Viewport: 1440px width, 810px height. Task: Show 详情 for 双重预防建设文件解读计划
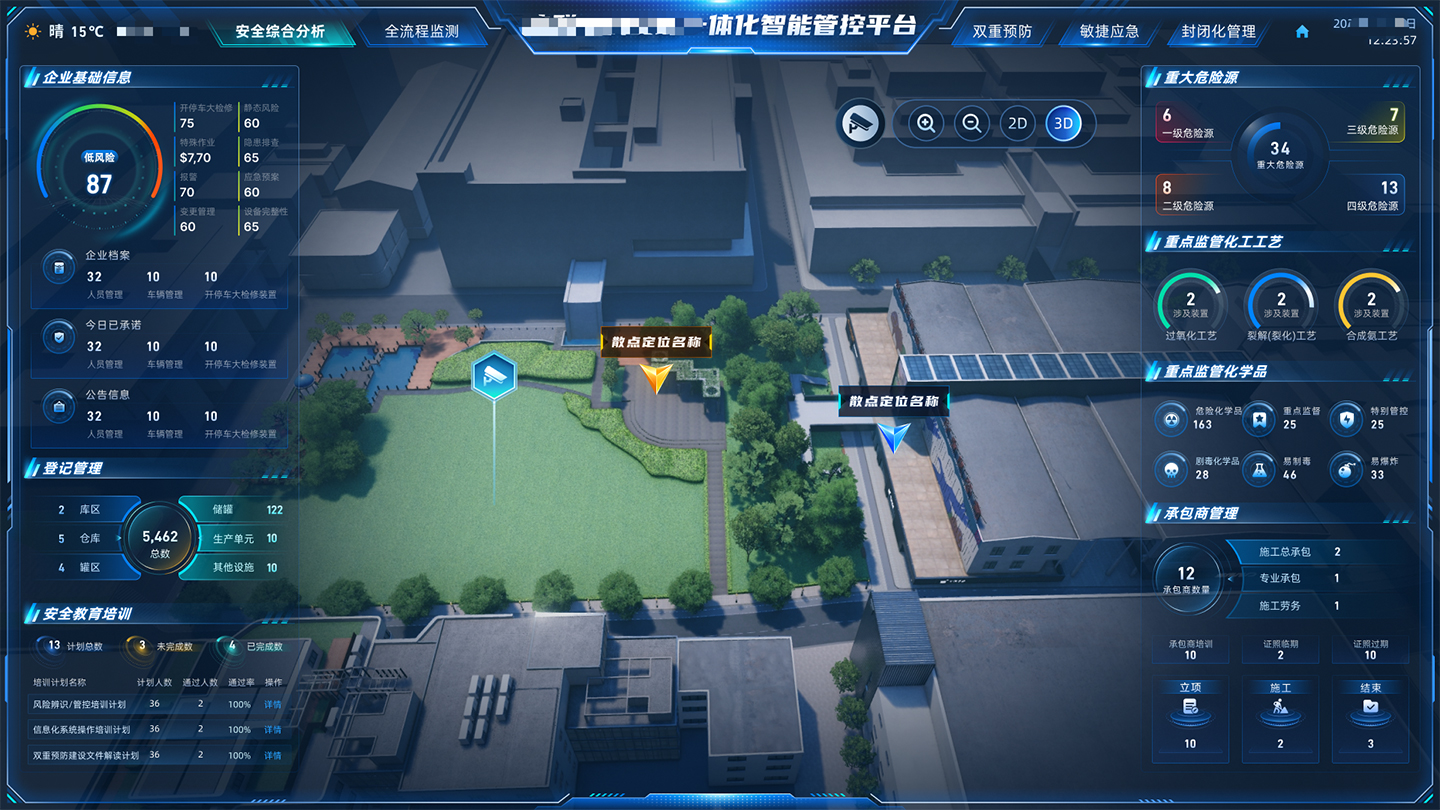click(272, 756)
